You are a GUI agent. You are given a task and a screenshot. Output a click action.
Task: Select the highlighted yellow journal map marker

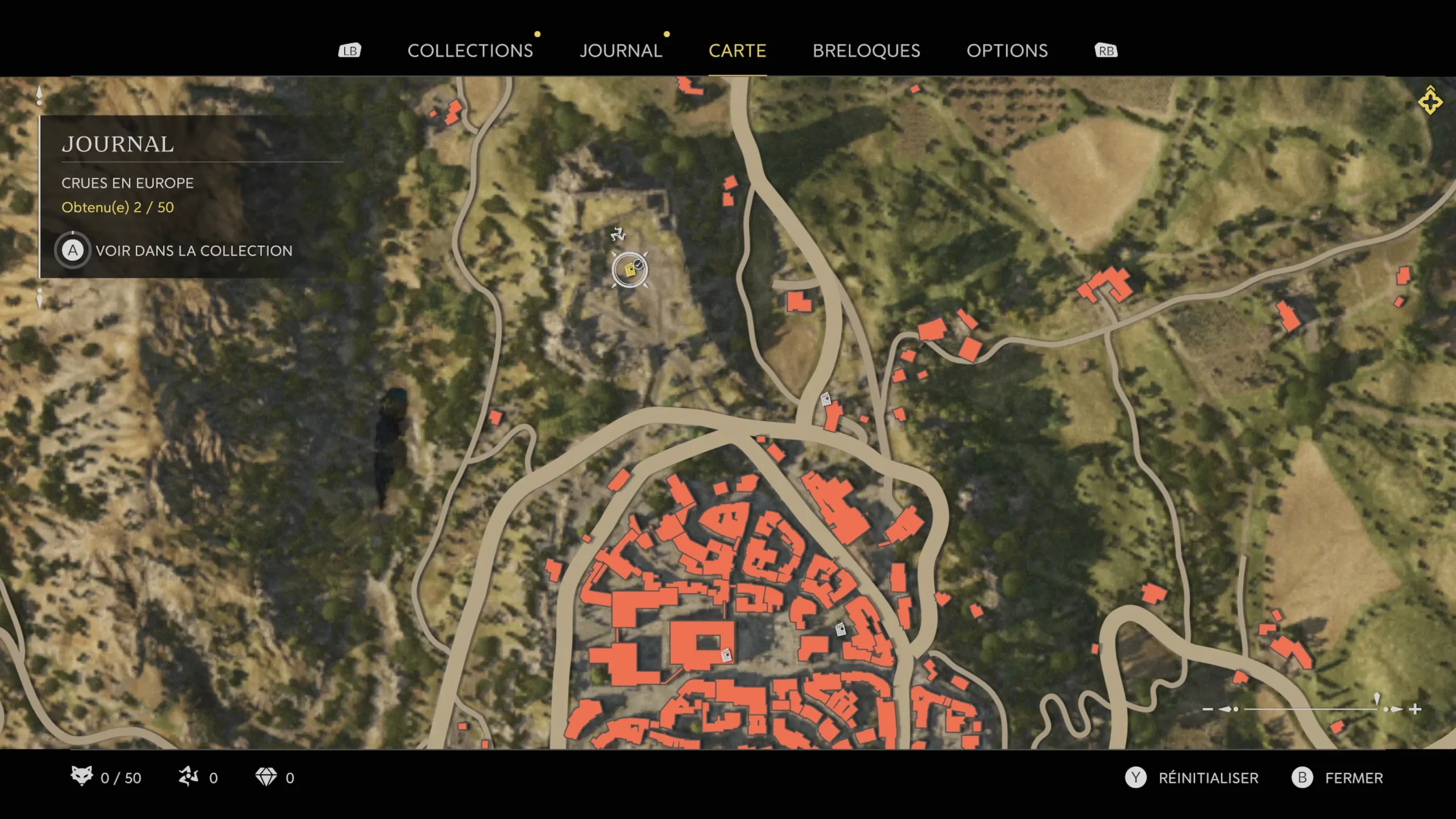630,270
